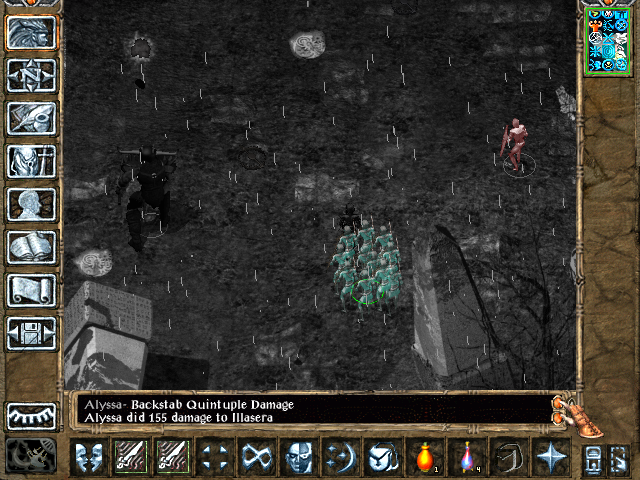Screen dimensions: 640x480
Task: Click the infinity symbol action button
Action: 256,458
